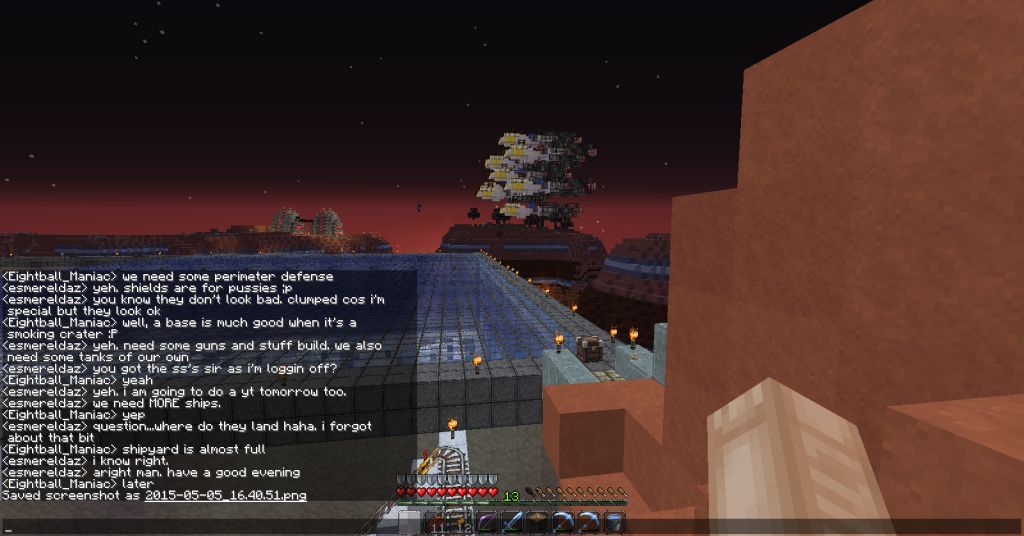
Task: Select the enchanted bow hotbar slot
Action: click(x=485, y=521)
